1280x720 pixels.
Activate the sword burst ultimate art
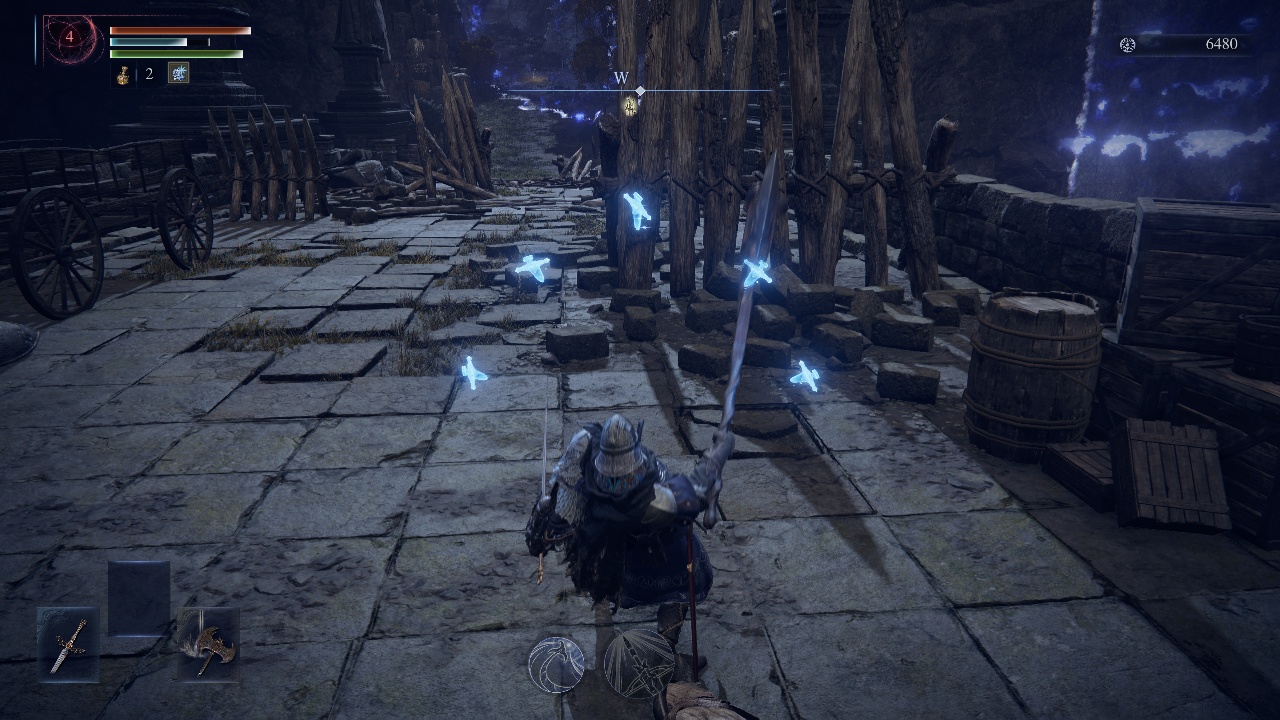click(x=639, y=663)
